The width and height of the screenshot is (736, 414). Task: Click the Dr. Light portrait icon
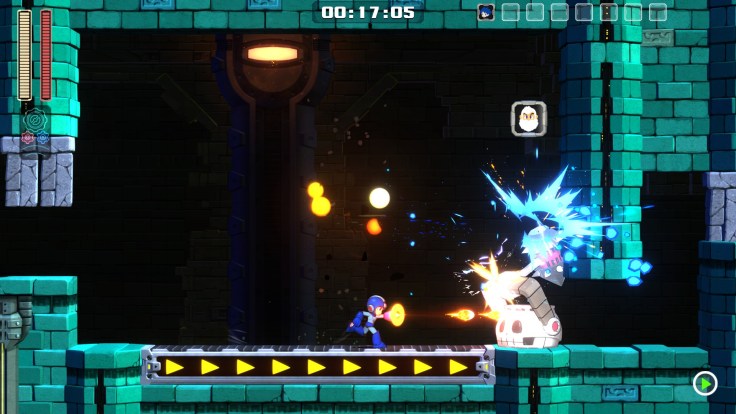pyautogui.click(x=528, y=118)
